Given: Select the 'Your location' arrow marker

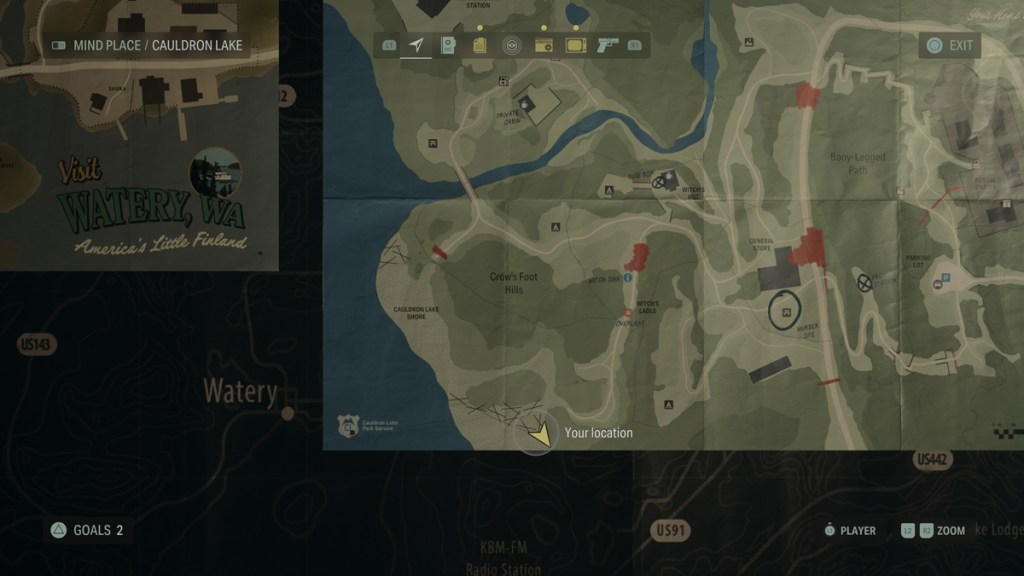Looking at the screenshot, I should click(x=538, y=433).
